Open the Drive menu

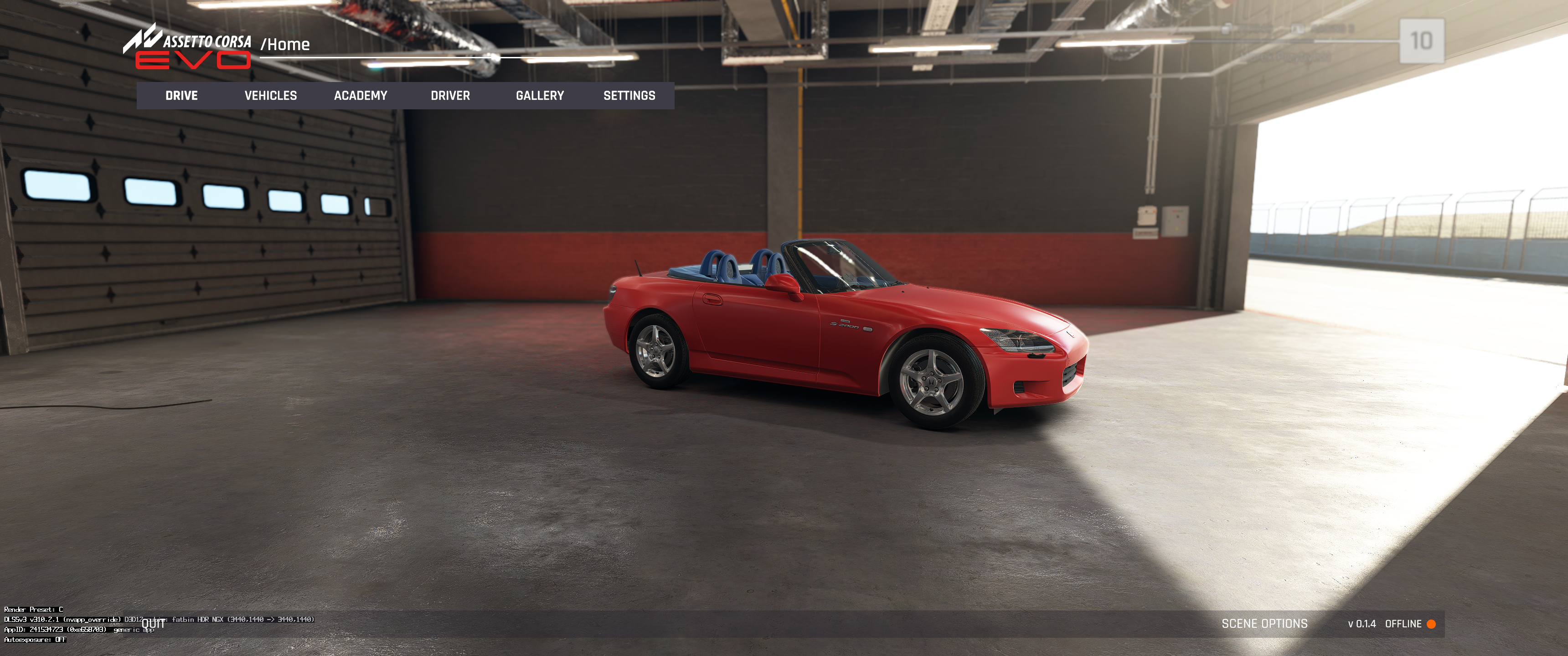pos(181,96)
